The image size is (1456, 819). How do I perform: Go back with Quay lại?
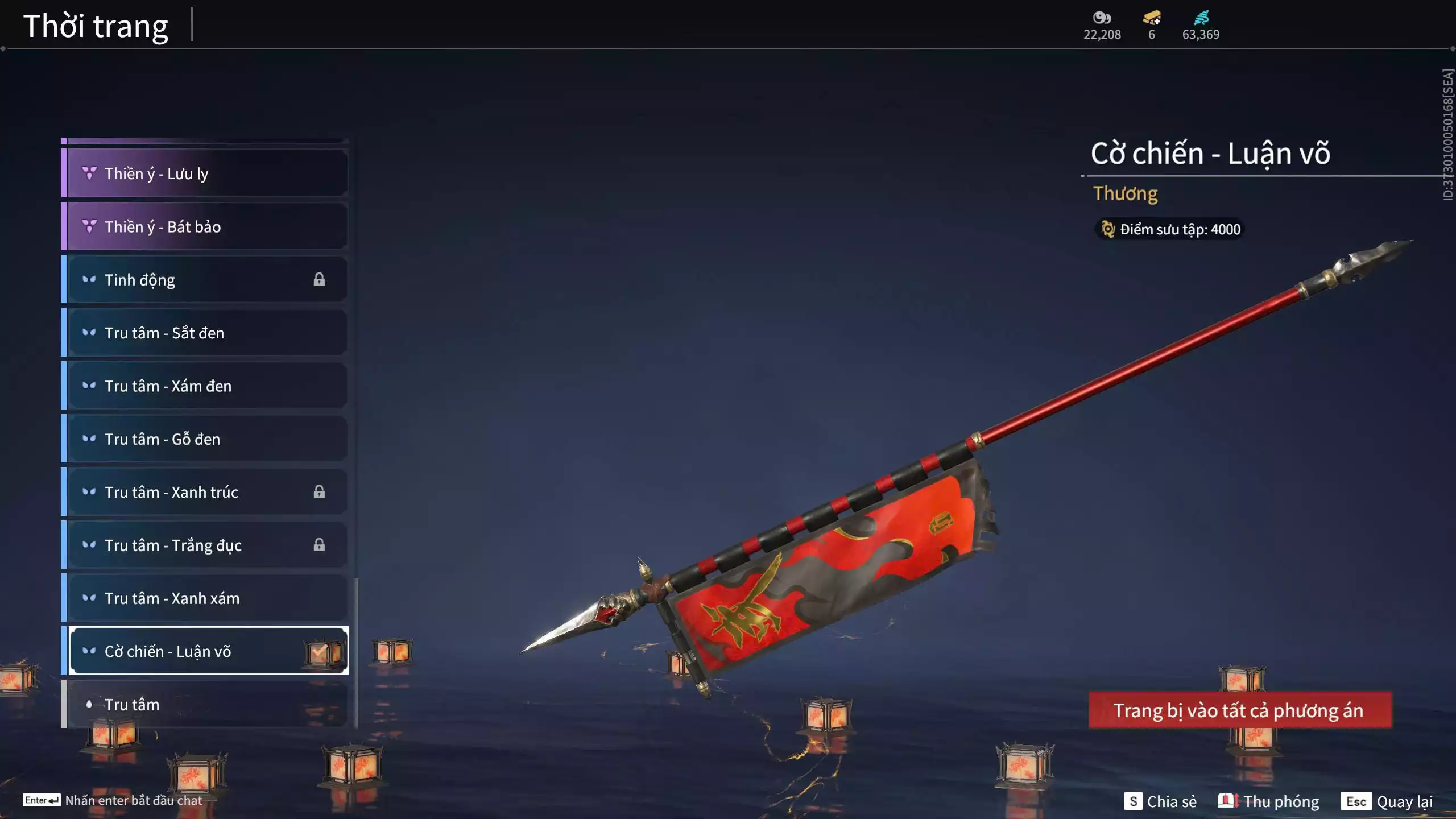(x=1387, y=801)
